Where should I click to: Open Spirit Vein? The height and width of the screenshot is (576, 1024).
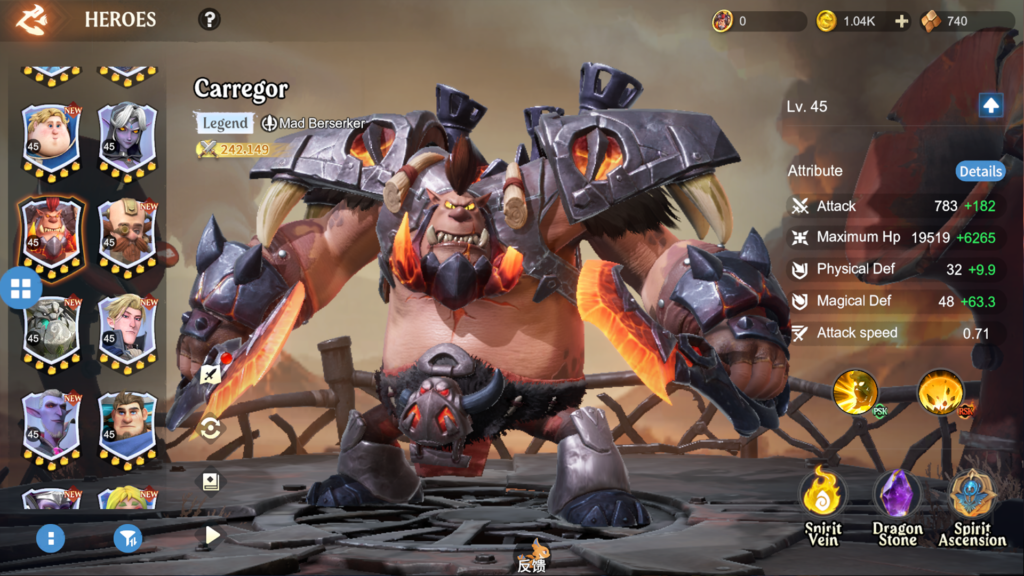pos(824,505)
